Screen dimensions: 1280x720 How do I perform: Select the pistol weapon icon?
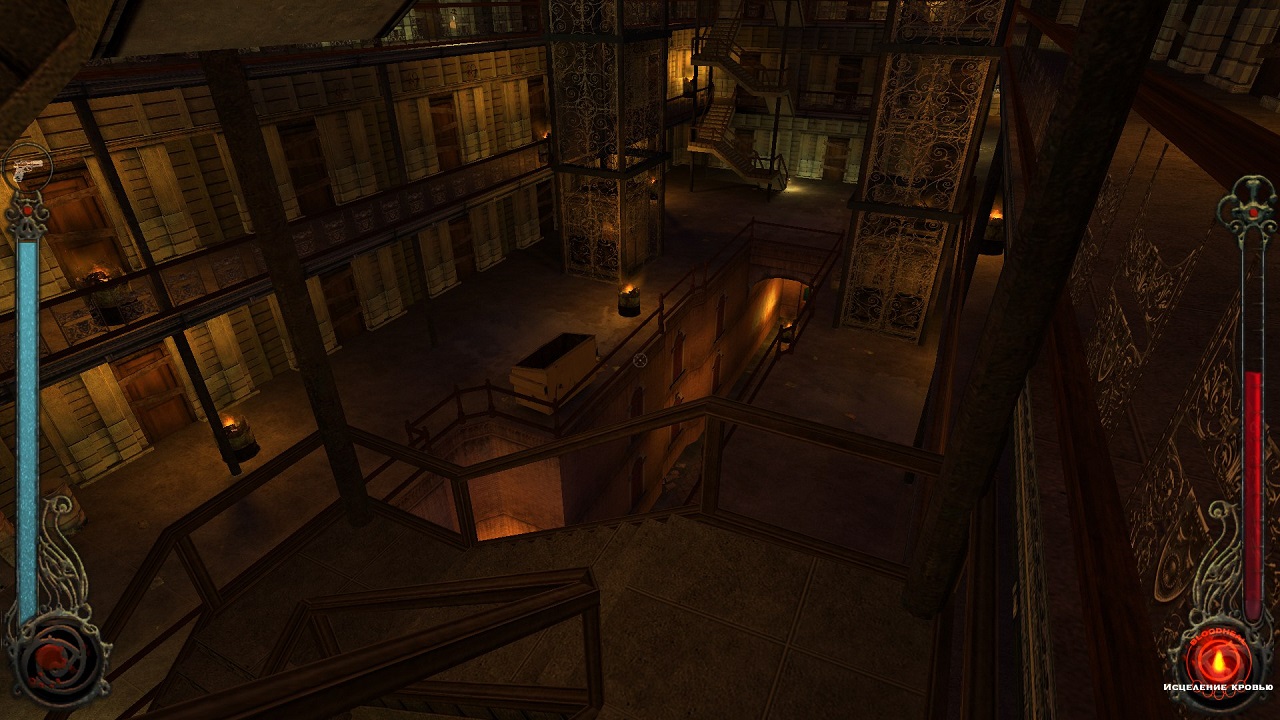click(27, 168)
